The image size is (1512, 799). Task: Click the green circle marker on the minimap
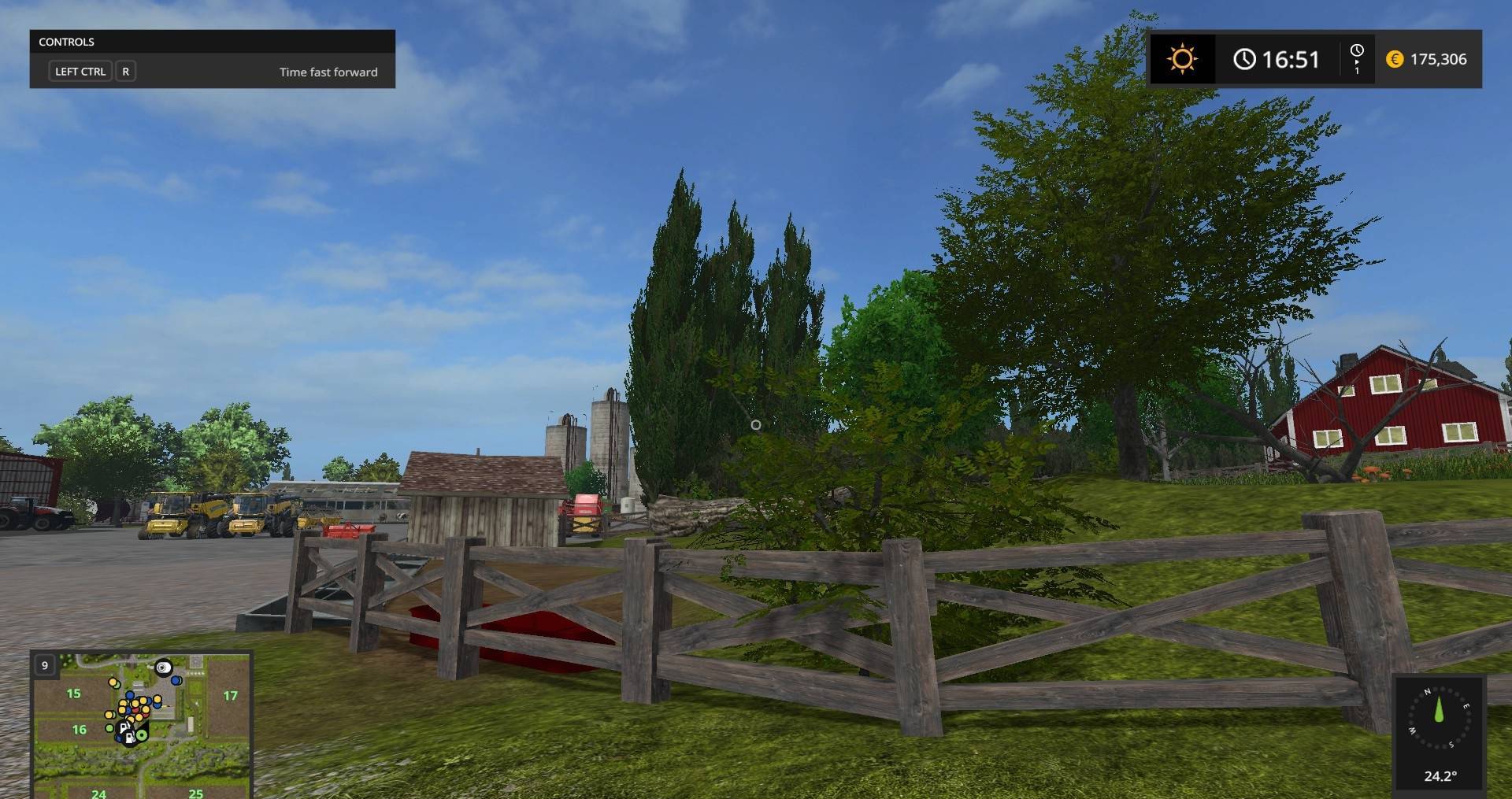click(142, 735)
